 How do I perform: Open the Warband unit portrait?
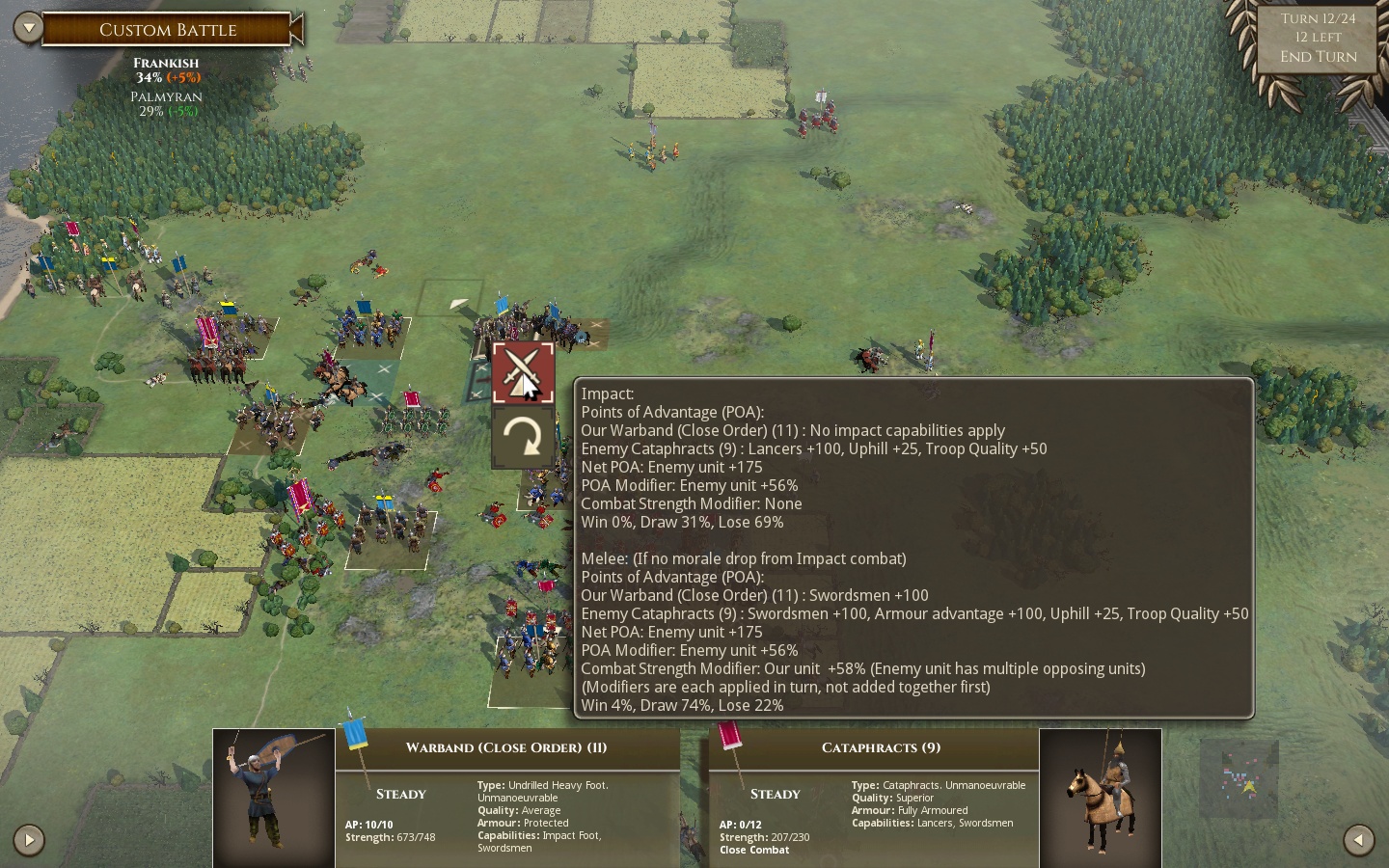click(274, 798)
